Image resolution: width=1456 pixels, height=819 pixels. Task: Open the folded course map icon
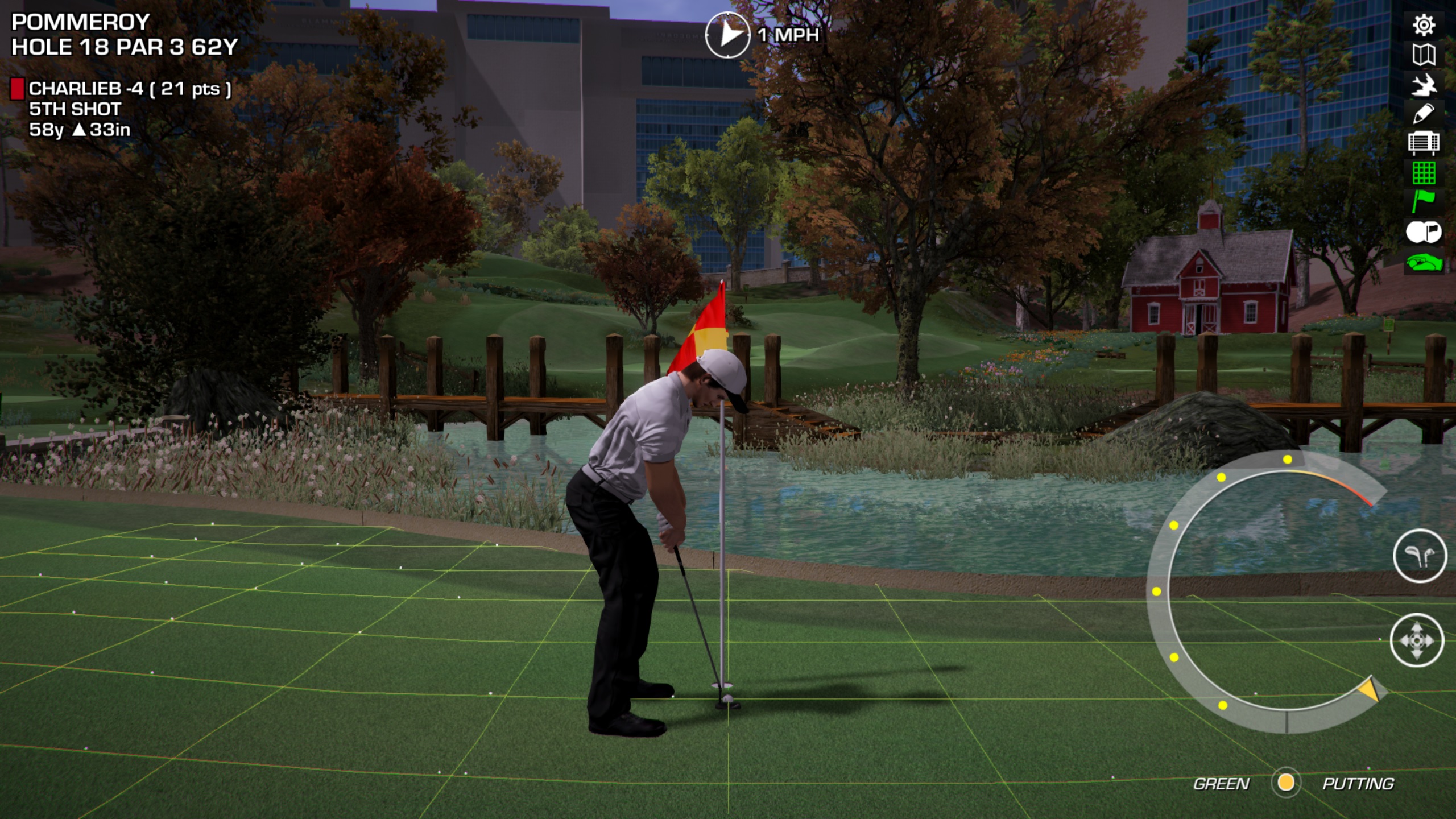click(x=1424, y=55)
